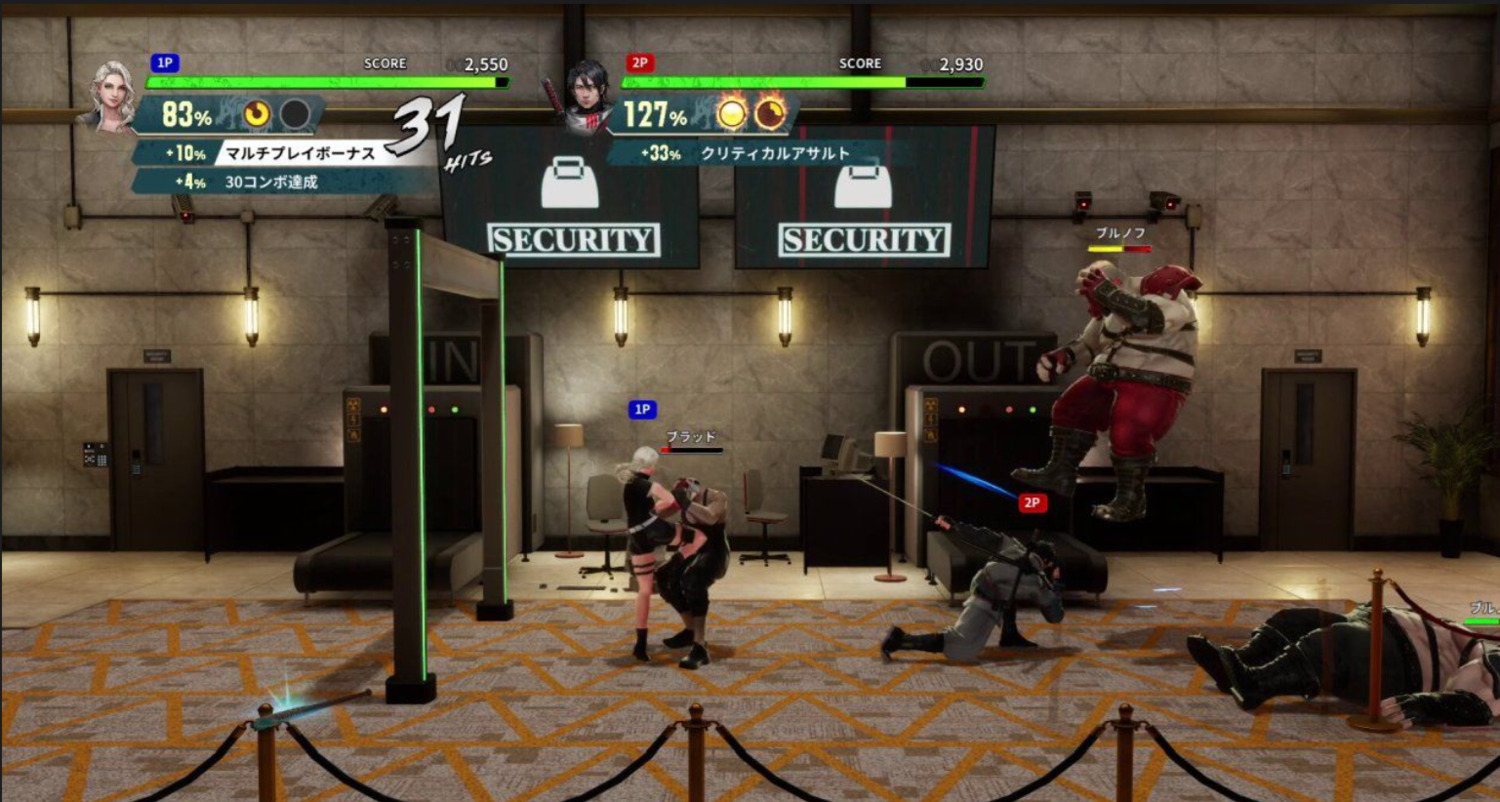Click 2P's partly filled flaming orb

point(769,114)
